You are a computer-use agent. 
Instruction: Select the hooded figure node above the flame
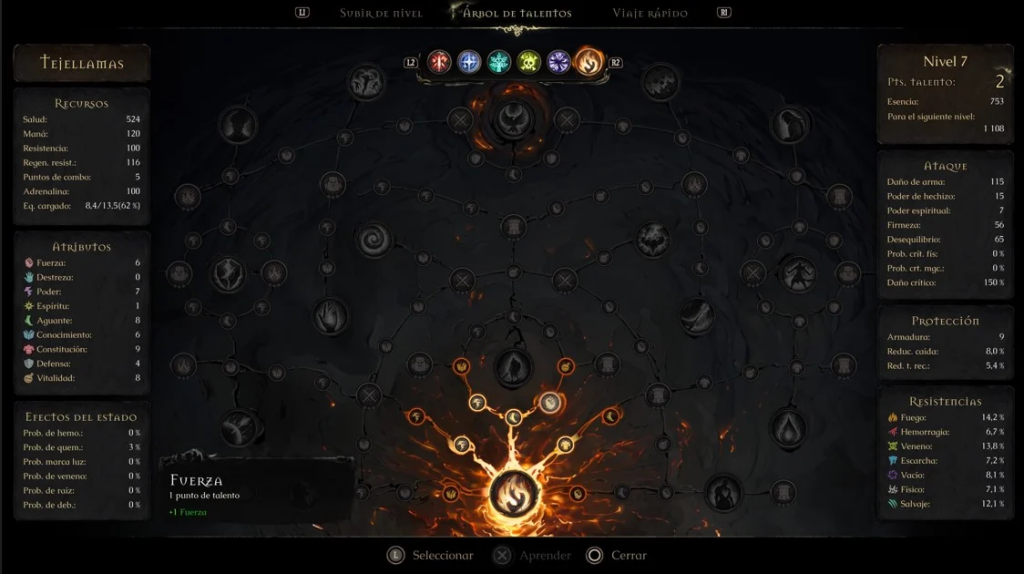click(x=514, y=367)
